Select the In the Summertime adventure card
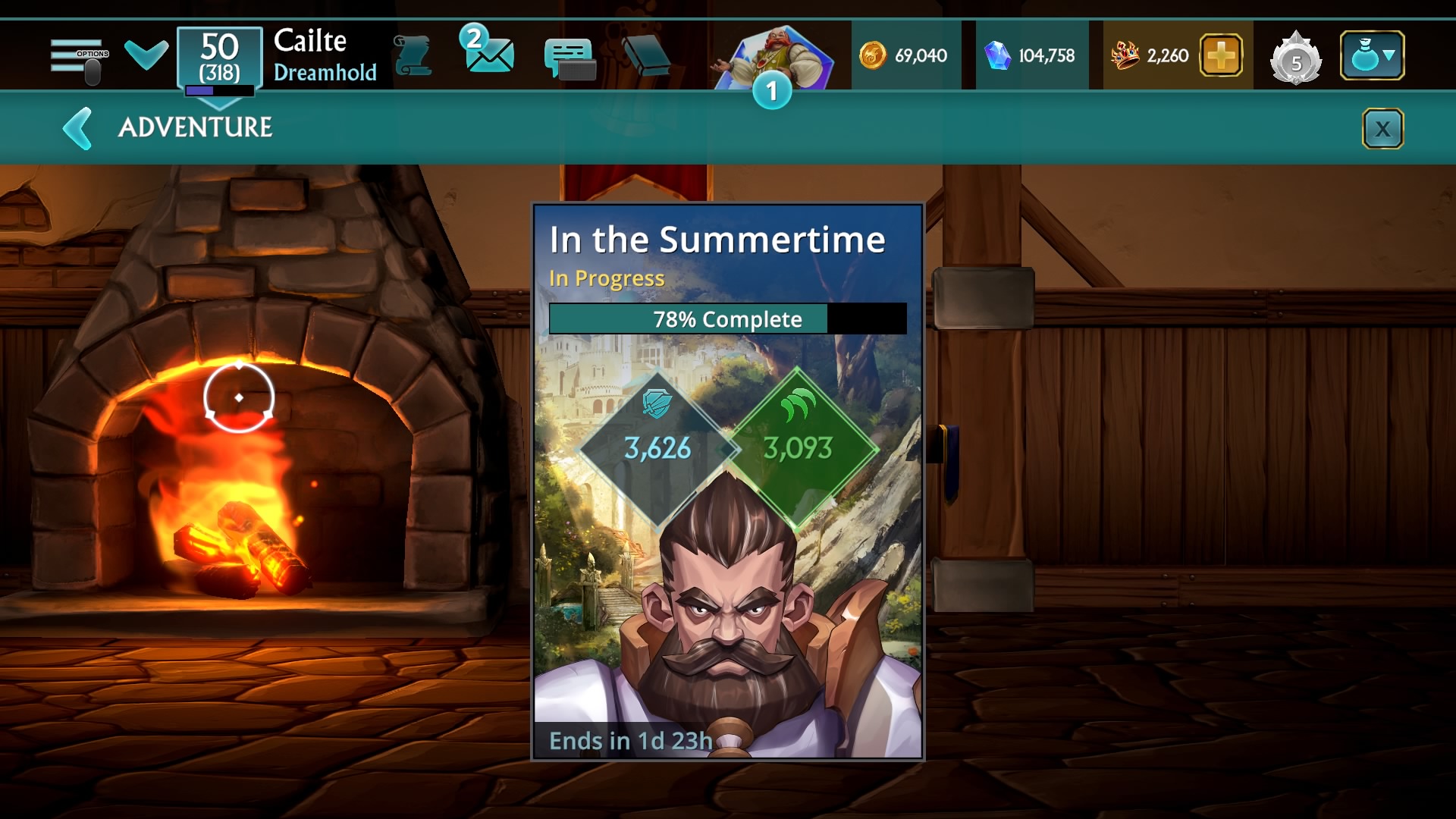The height and width of the screenshot is (819, 1456). point(727,481)
